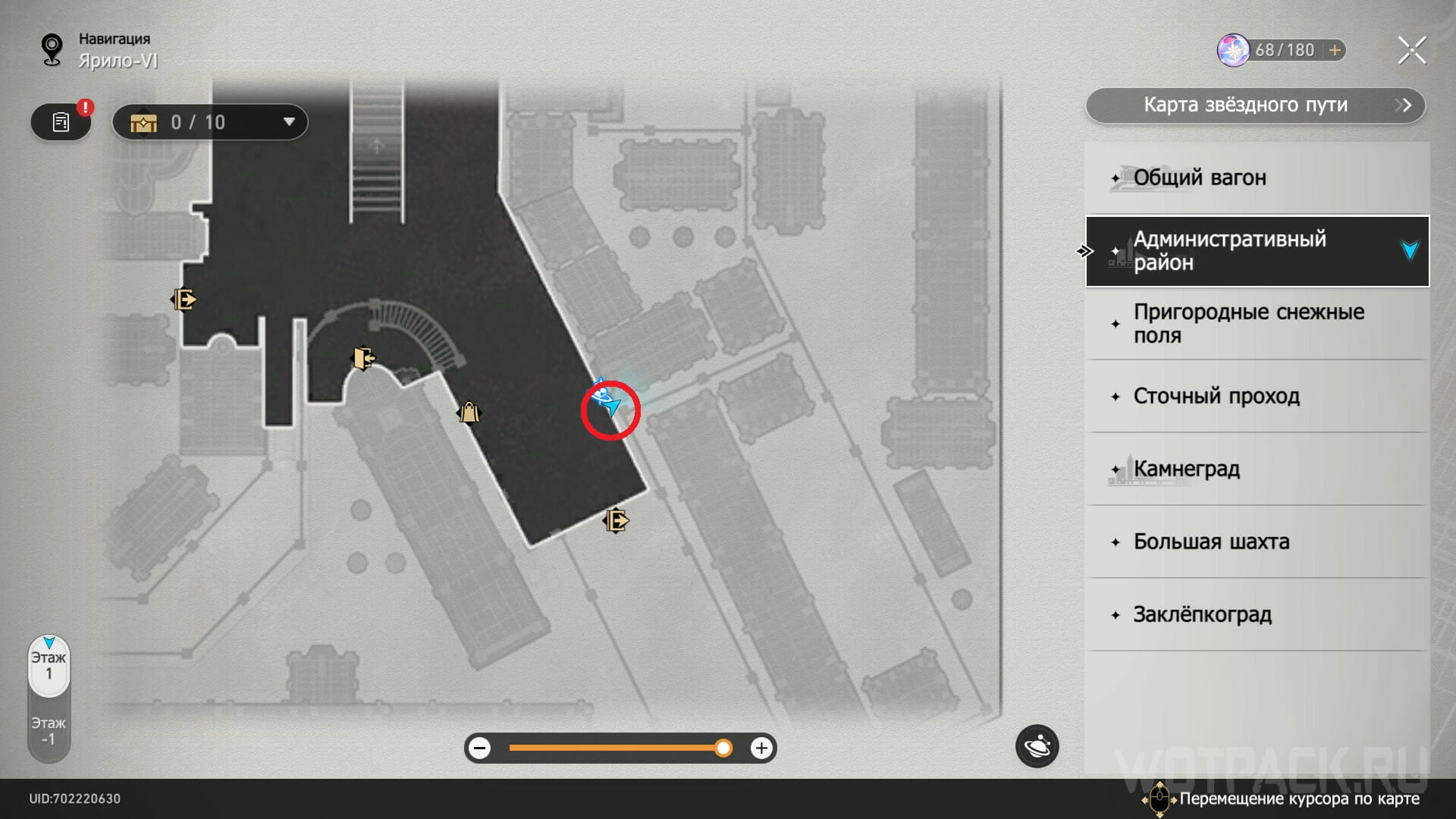The width and height of the screenshot is (1456, 819).
Task: Open the Карта звёздного пути view
Action: coord(1255,105)
